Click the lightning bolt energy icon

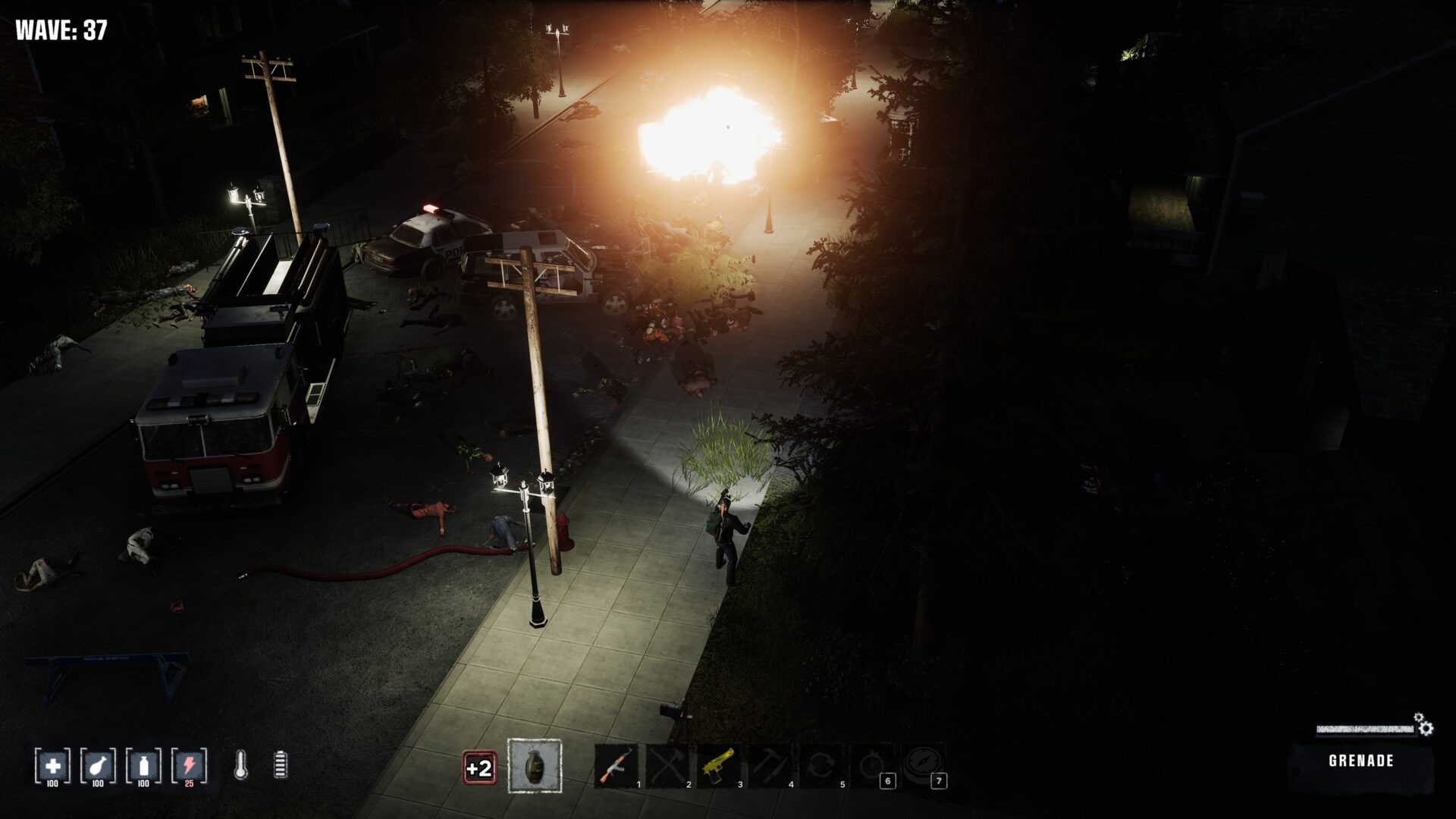pos(189,766)
